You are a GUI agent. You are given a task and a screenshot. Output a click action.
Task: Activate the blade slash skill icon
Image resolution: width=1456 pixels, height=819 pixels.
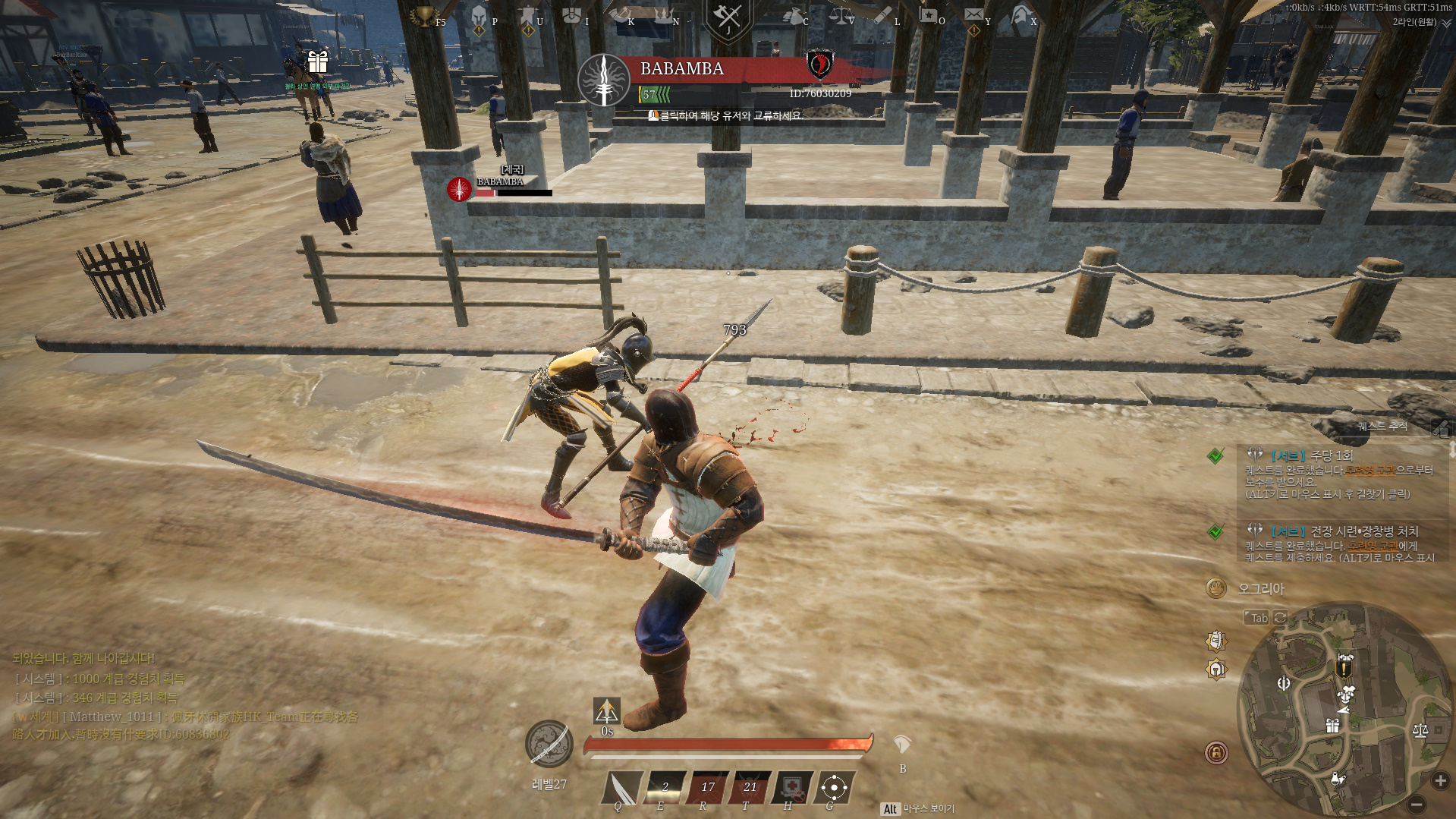pyautogui.click(x=623, y=787)
